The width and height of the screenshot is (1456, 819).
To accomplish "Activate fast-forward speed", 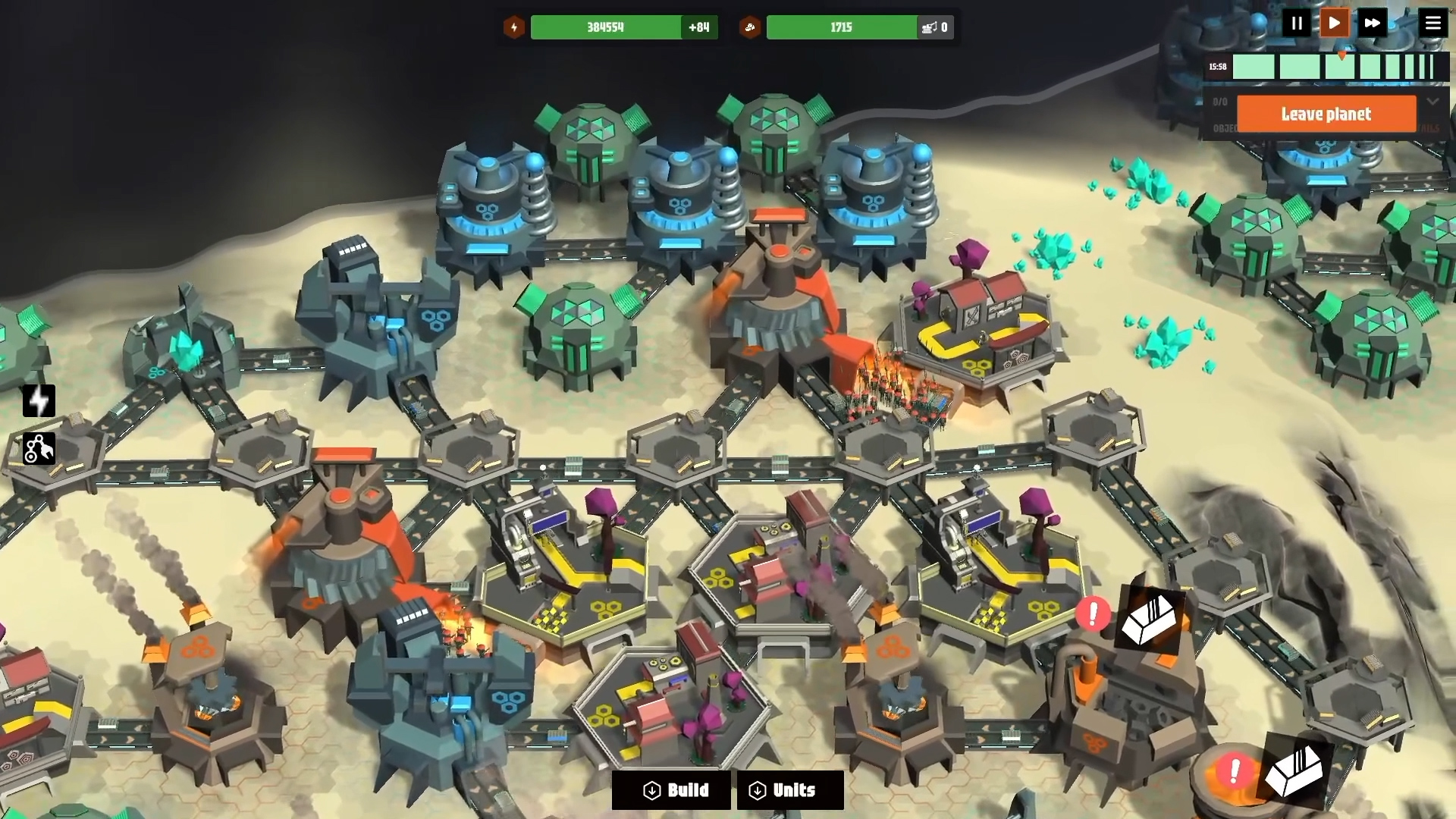I will (x=1373, y=23).
